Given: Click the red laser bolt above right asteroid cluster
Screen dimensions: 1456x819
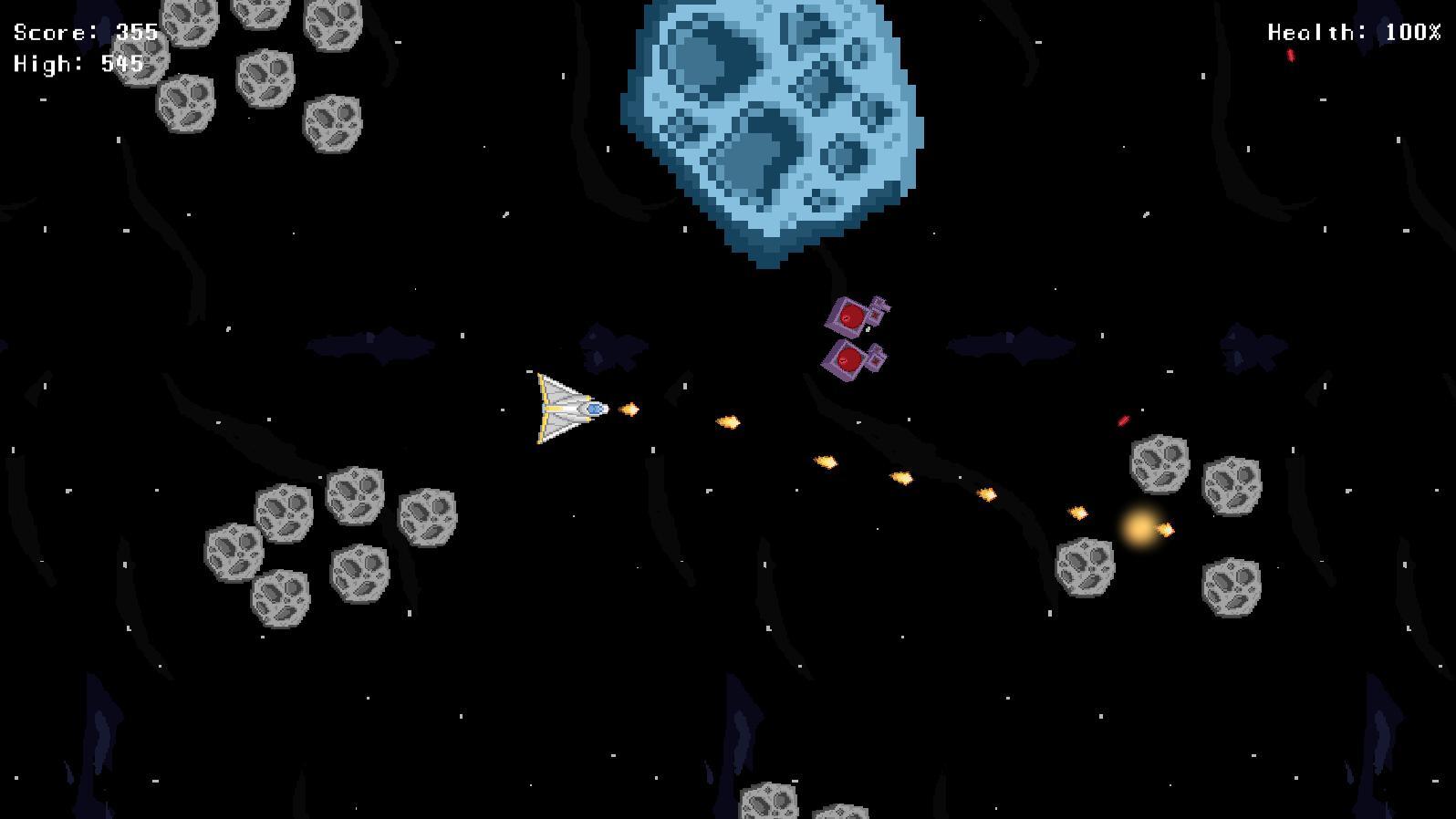Looking at the screenshot, I should [1123, 420].
